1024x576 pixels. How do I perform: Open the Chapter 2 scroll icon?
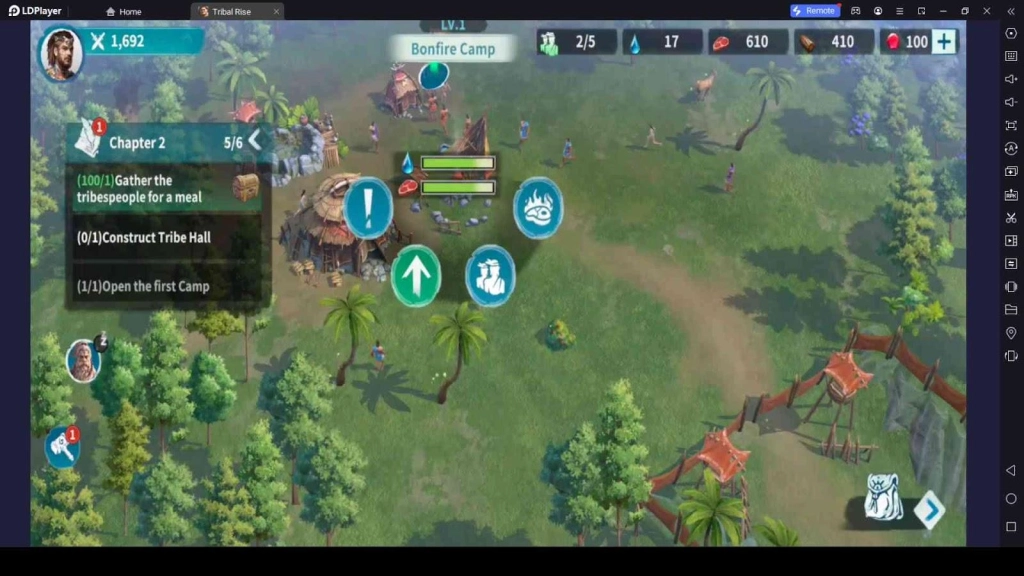[88, 141]
